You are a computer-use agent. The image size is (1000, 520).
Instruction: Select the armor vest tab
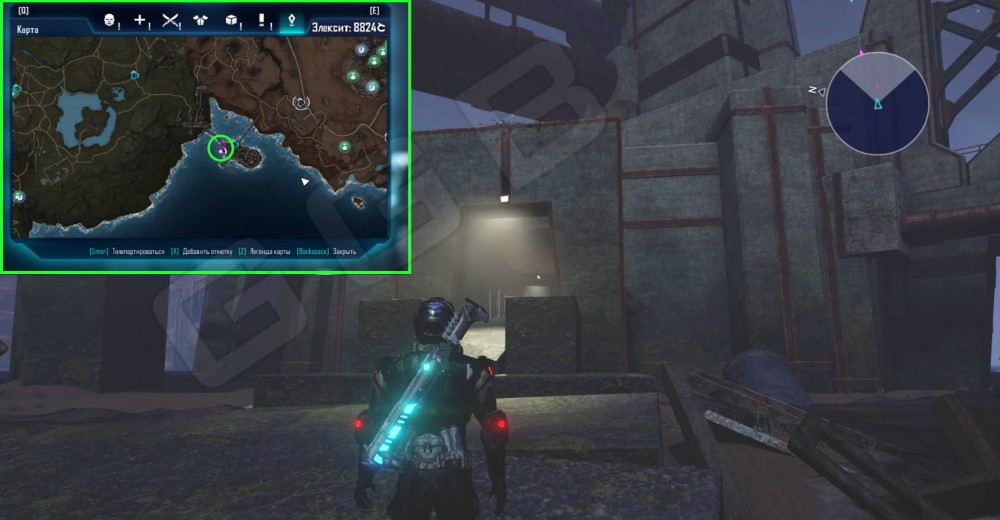[x=200, y=20]
